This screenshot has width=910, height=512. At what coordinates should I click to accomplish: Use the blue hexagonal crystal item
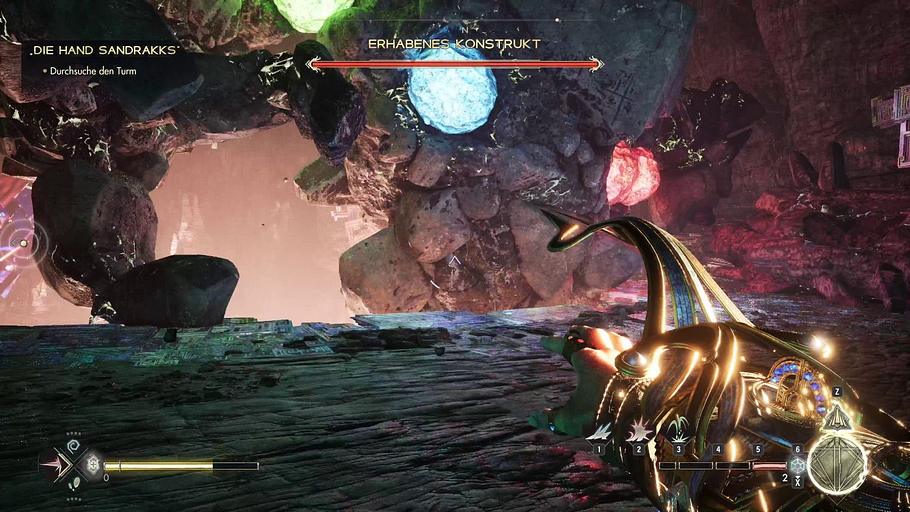[x=797, y=465]
